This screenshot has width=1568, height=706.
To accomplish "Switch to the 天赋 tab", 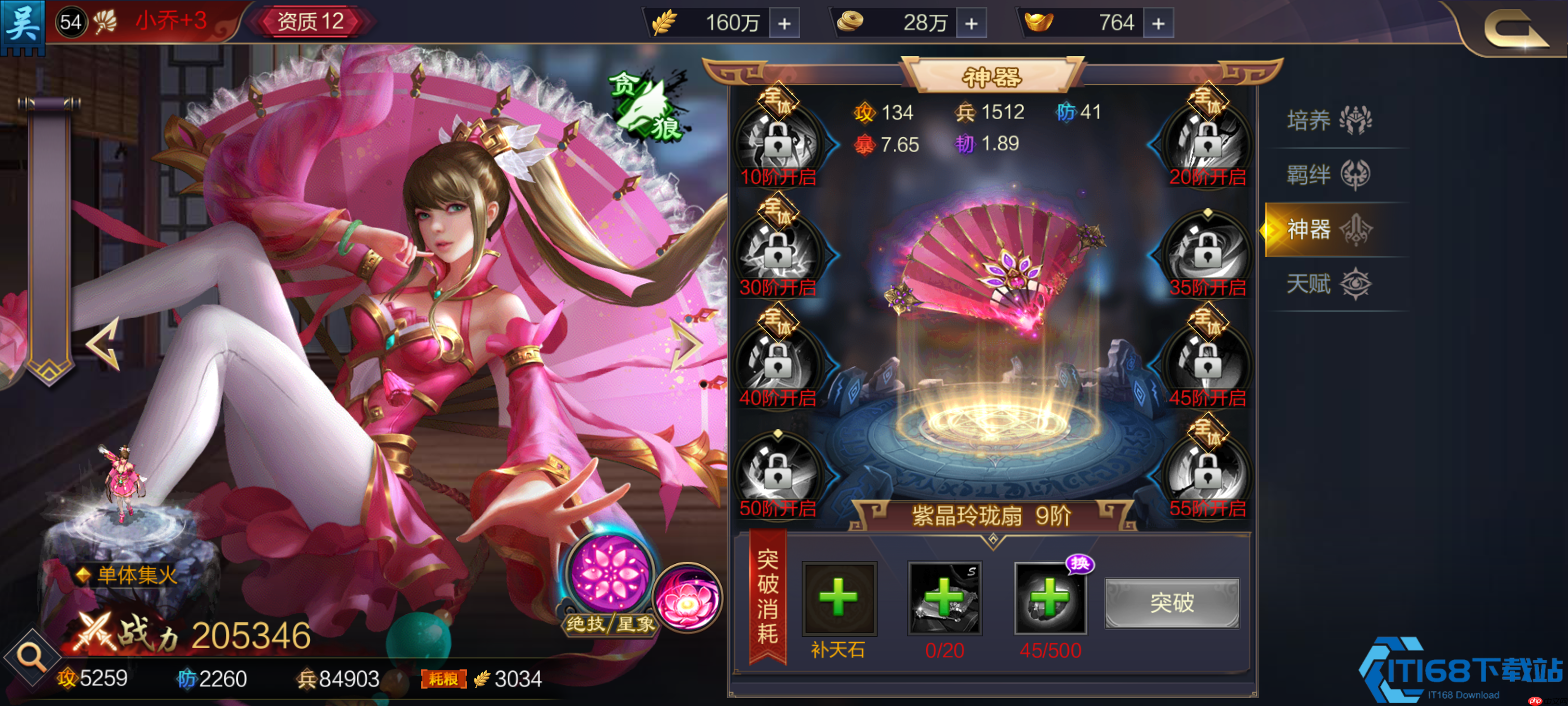I will (x=1328, y=284).
